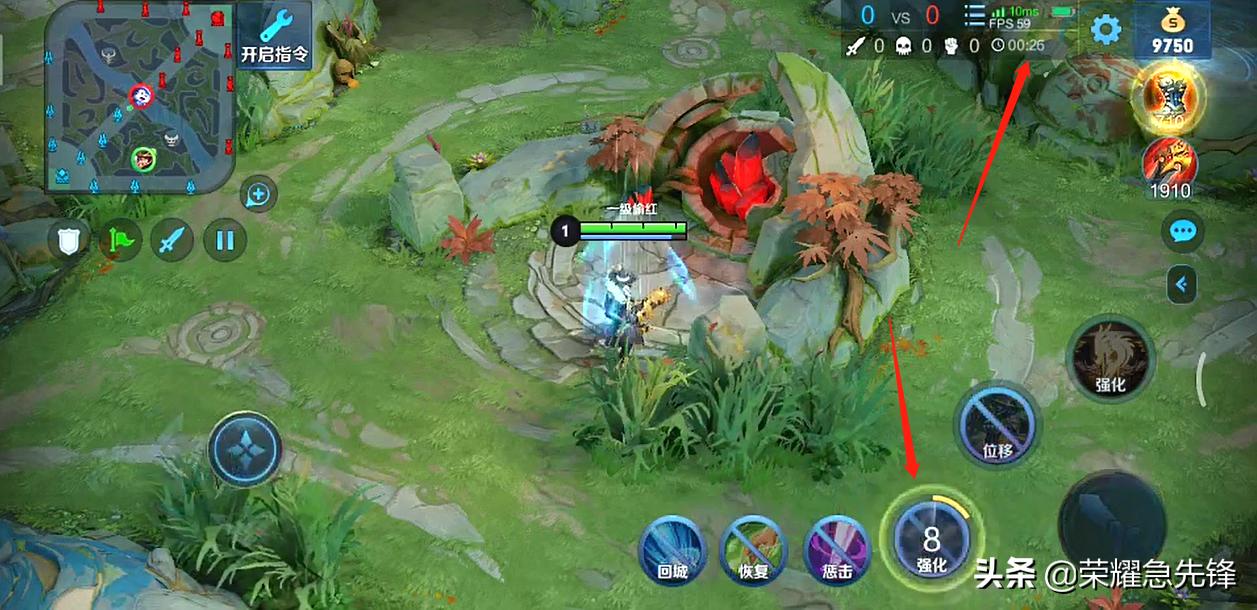Activate the 回城 recall skill
Screen dimensions: 1257x610
672,551
